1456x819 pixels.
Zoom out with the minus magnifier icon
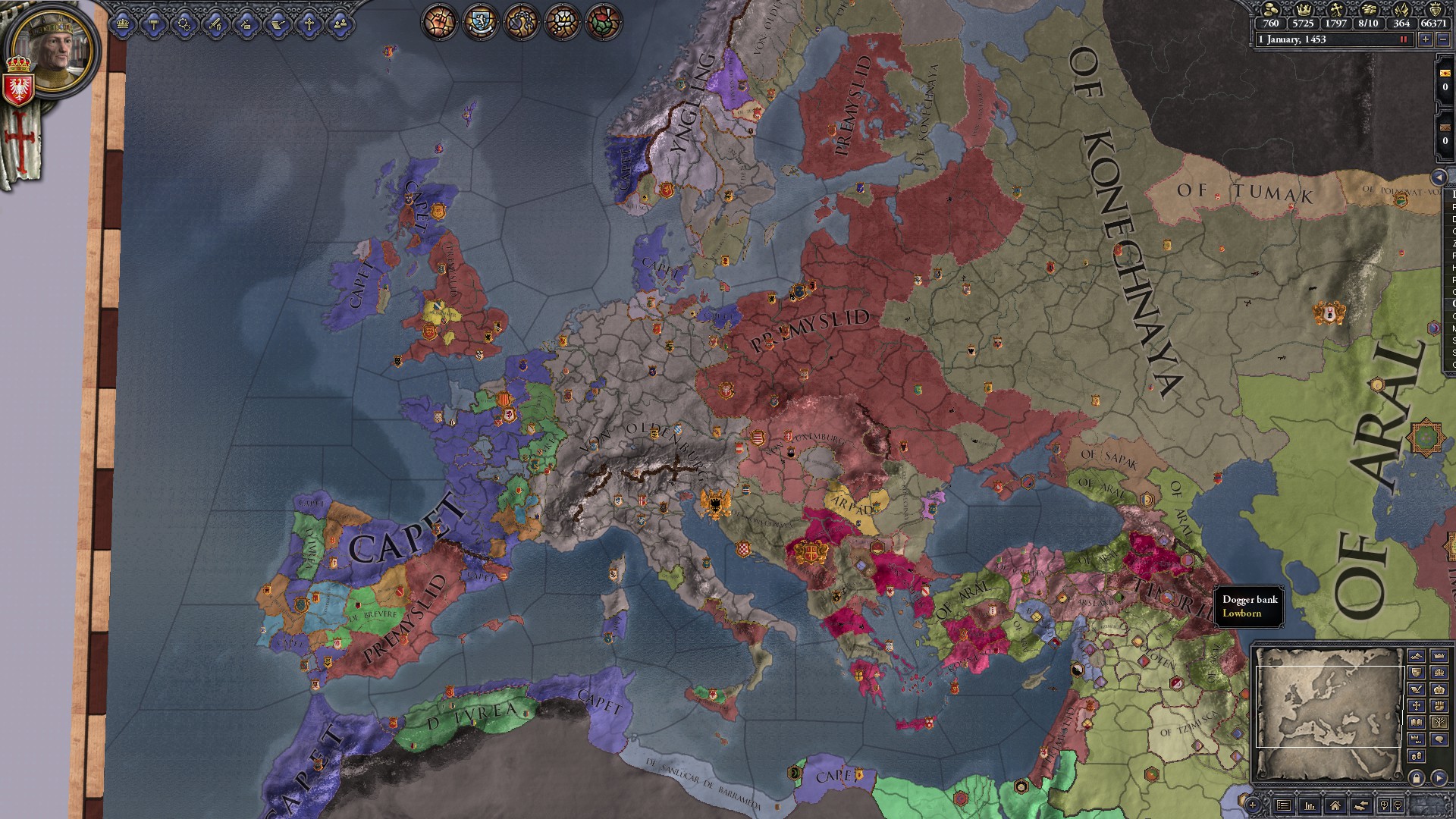[1397, 805]
